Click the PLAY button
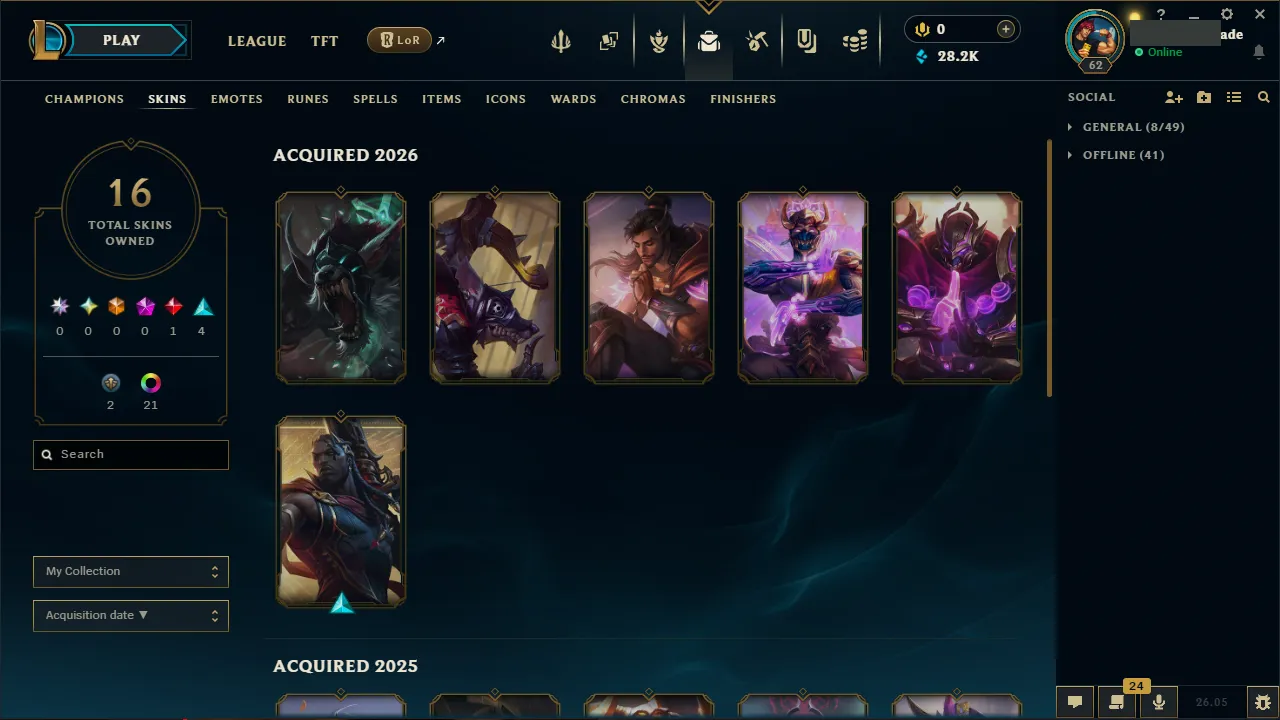Viewport: 1280px width, 720px height. click(121, 40)
